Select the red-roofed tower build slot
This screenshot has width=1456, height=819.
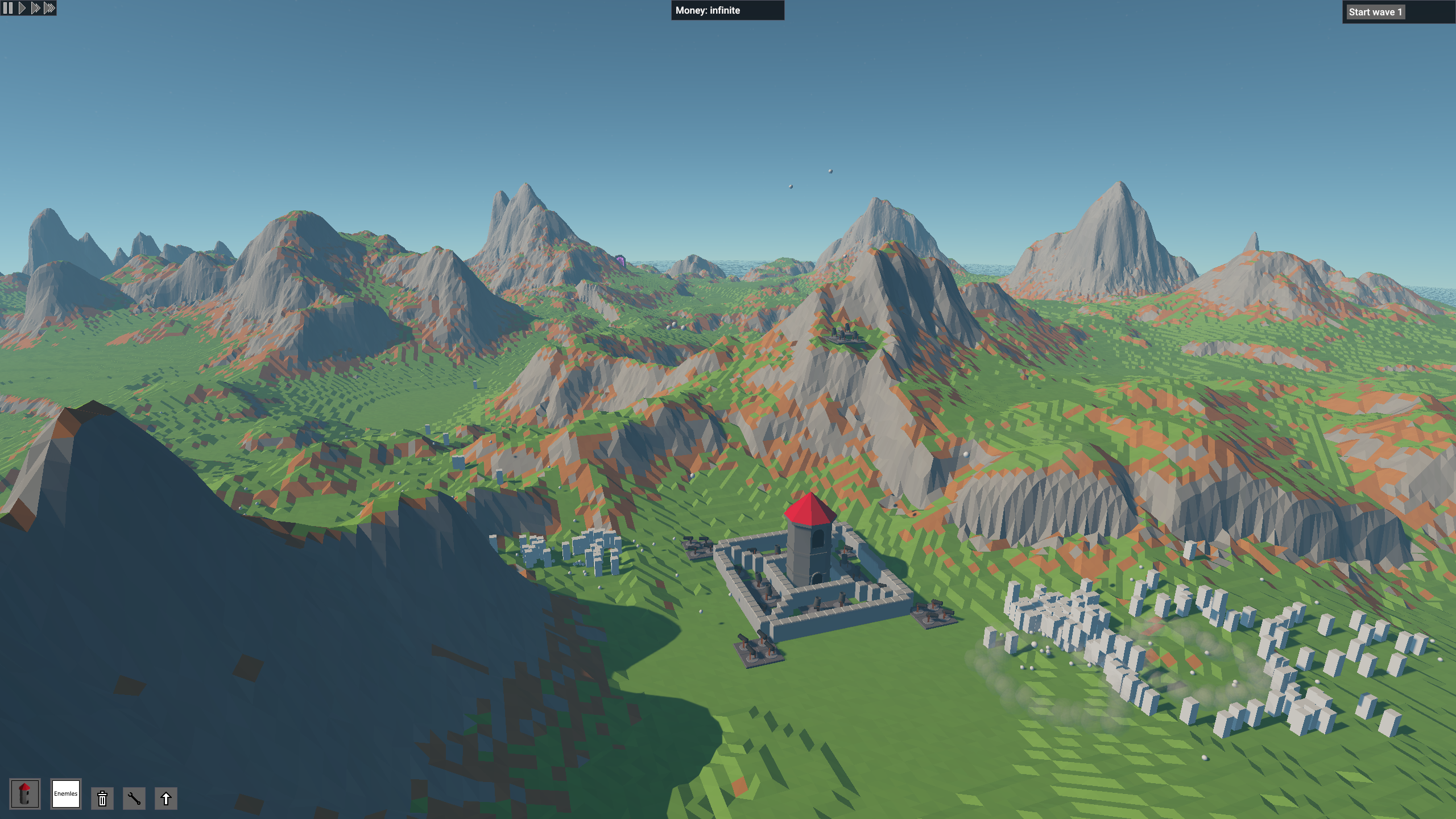click(24, 794)
